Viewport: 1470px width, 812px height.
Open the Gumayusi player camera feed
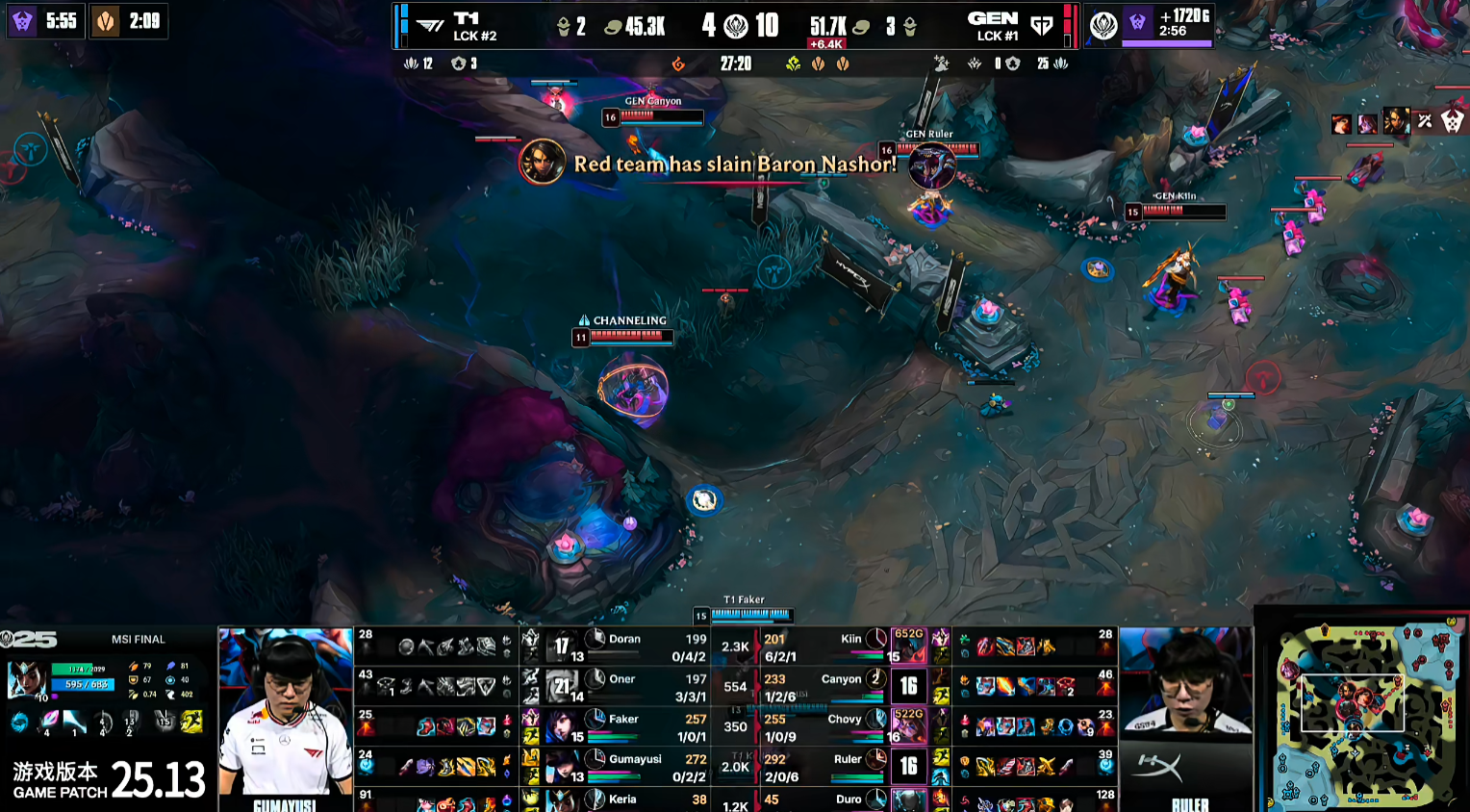(286, 717)
